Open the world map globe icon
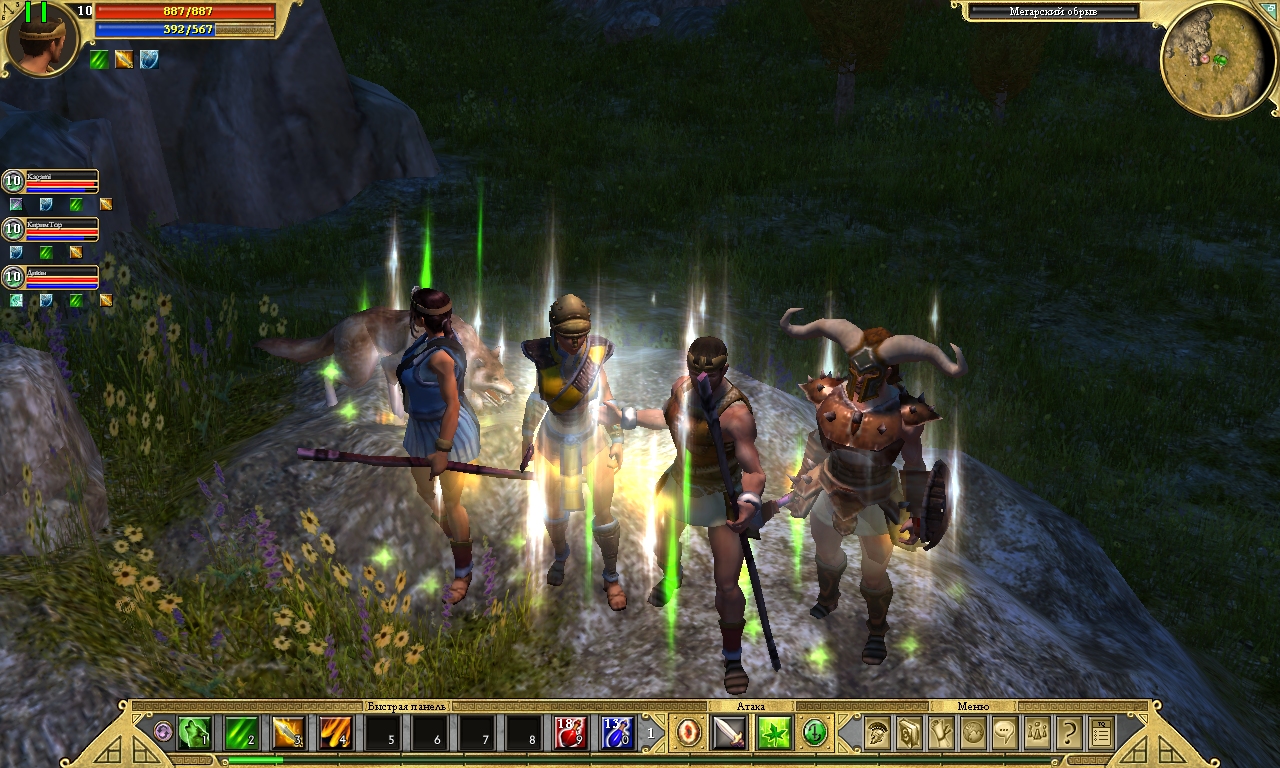The height and width of the screenshot is (768, 1280). click(x=973, y=732)
